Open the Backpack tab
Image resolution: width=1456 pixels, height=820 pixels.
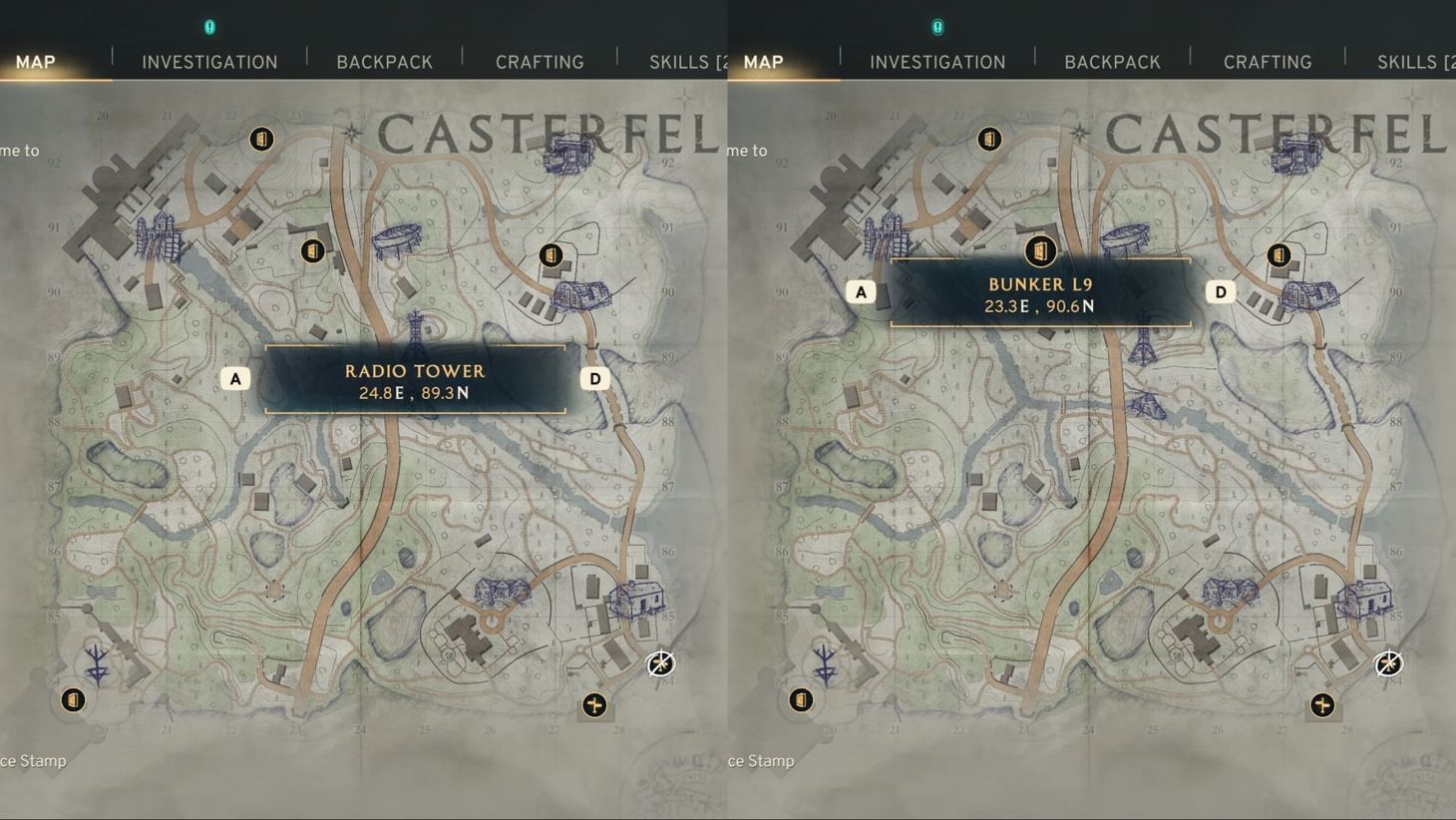pyautogui.click(x=385, y=61)
